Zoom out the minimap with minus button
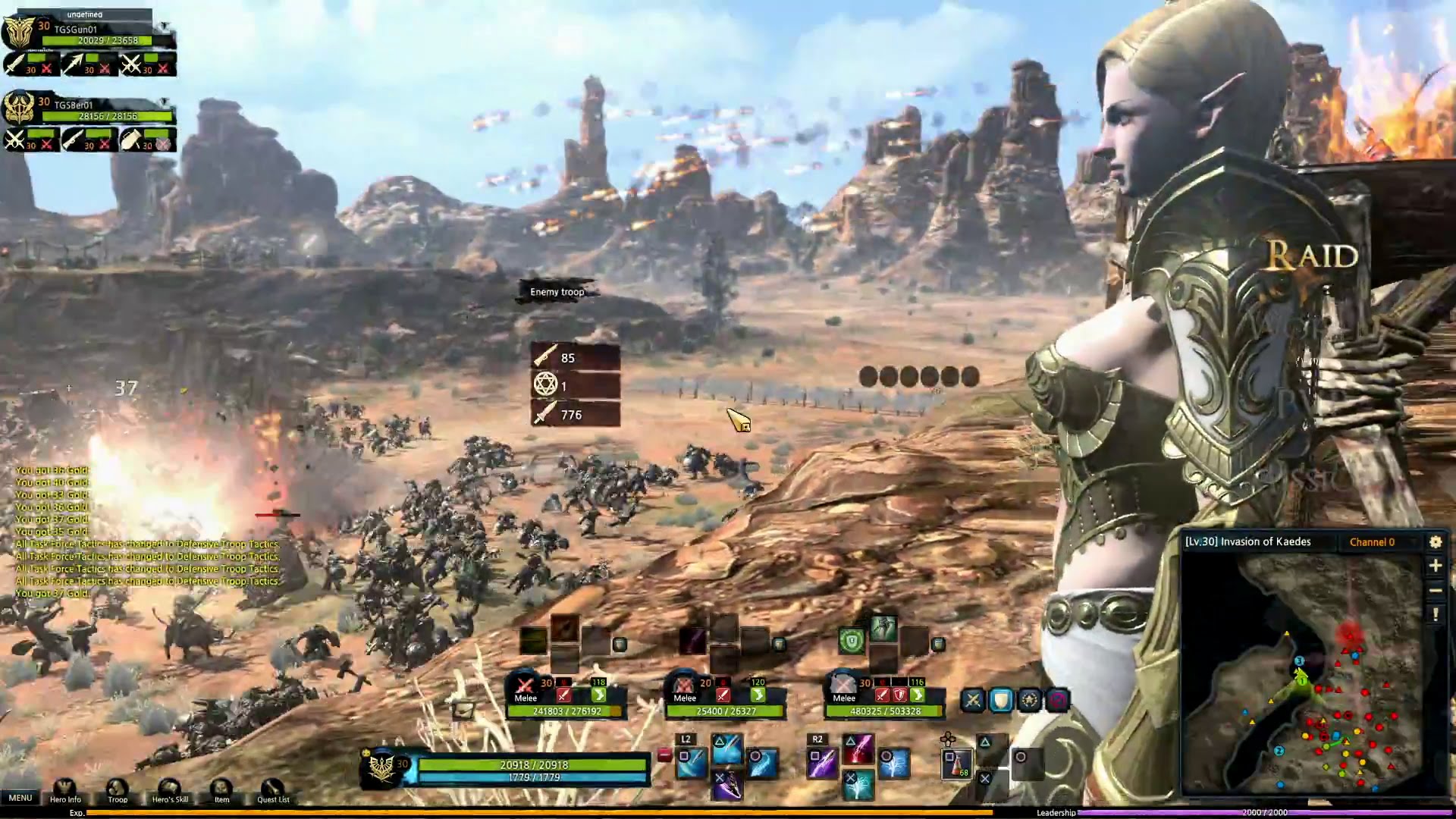The width and height of the screenshot is (1456, 819). coord(1435,590)
